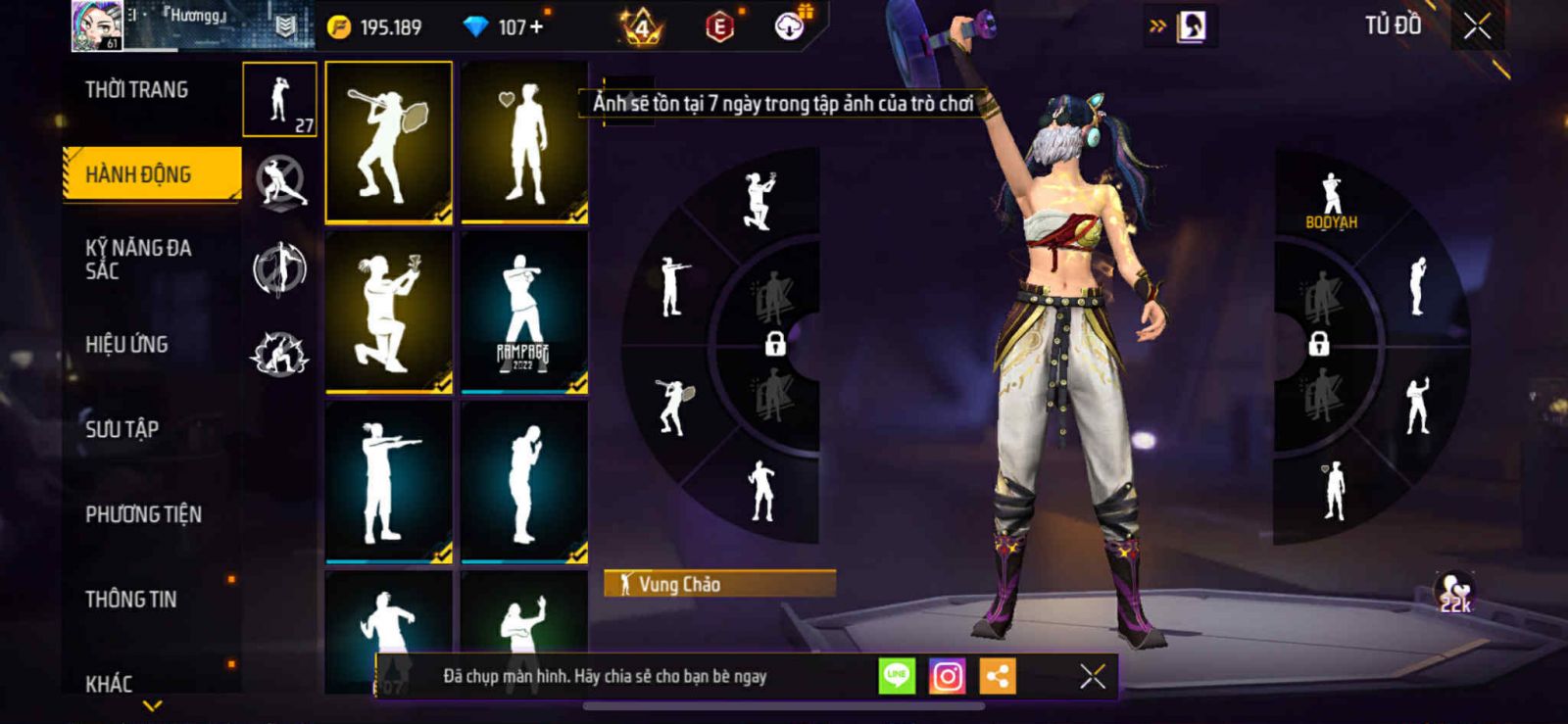The height and width of the screenshot is (724, 1568).
Task: Open the player profile avatar
Action: pos(97,25)
